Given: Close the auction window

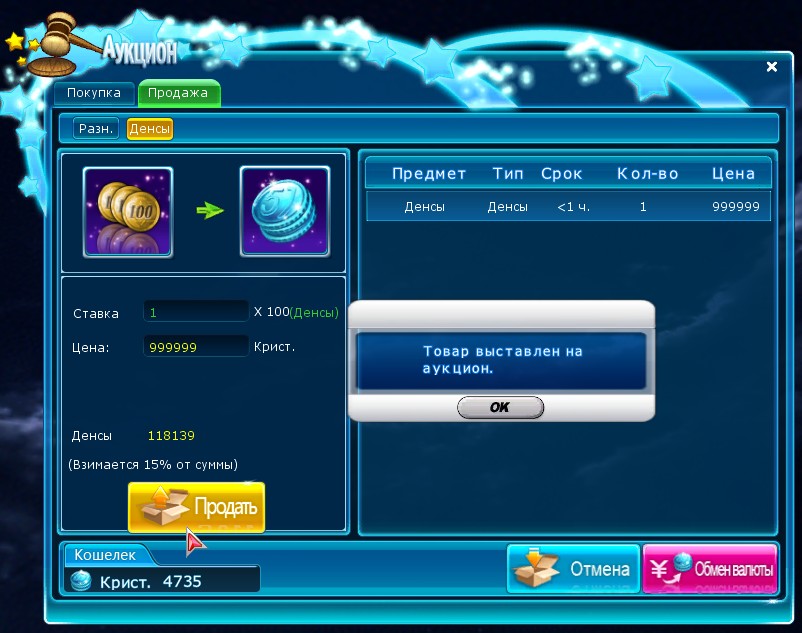Looking at the screenshot, I should 771,67.
